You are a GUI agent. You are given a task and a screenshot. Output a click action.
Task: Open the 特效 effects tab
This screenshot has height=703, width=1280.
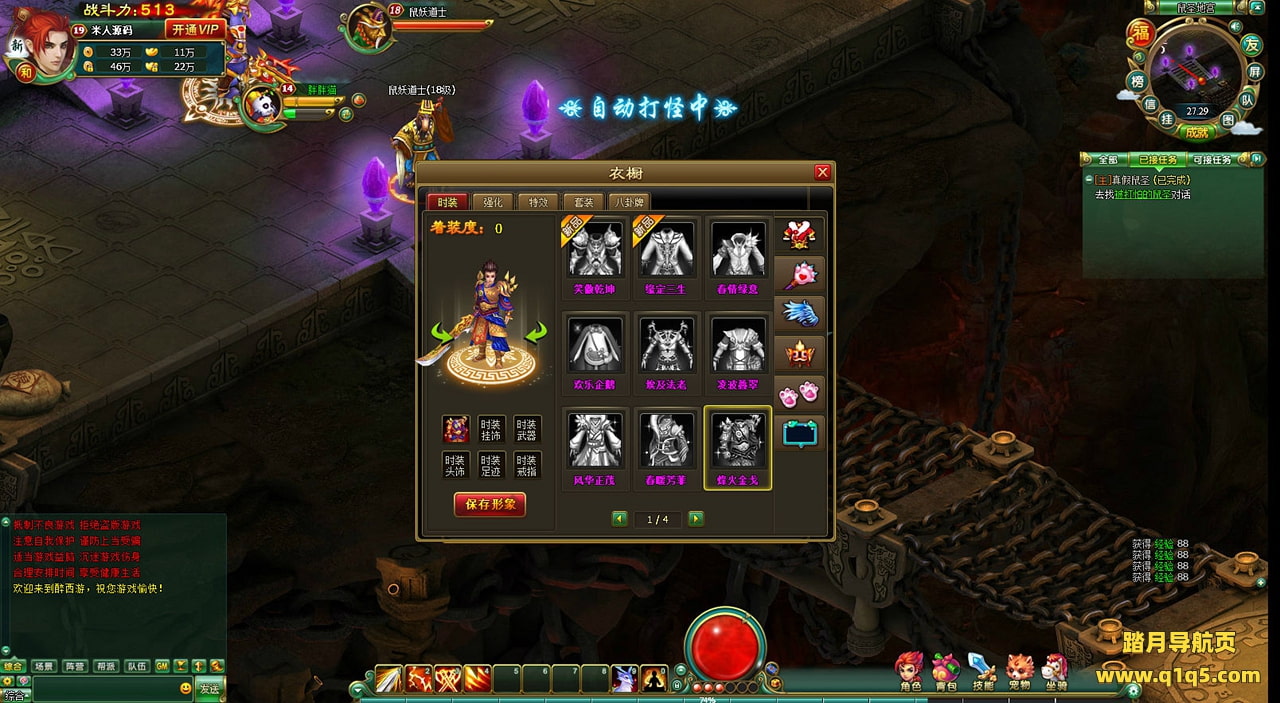tap(538, 202)
